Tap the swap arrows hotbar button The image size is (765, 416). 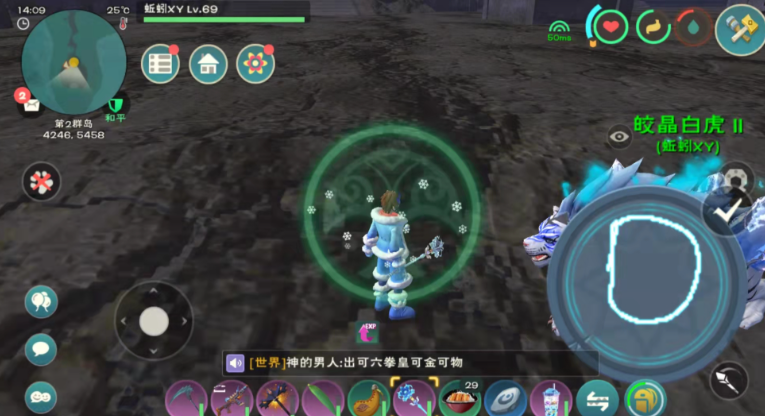(597, 400)
